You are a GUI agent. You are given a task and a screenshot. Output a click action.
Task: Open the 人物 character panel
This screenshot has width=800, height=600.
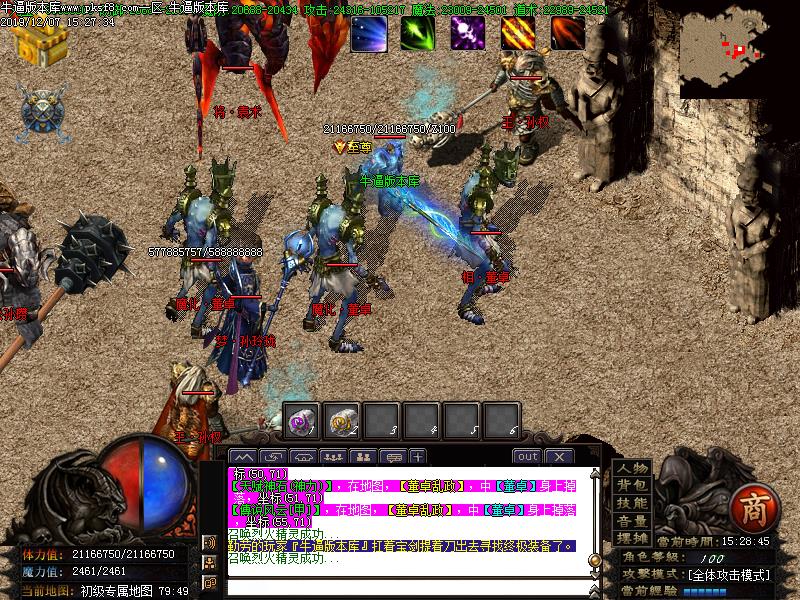pos(631,468)
